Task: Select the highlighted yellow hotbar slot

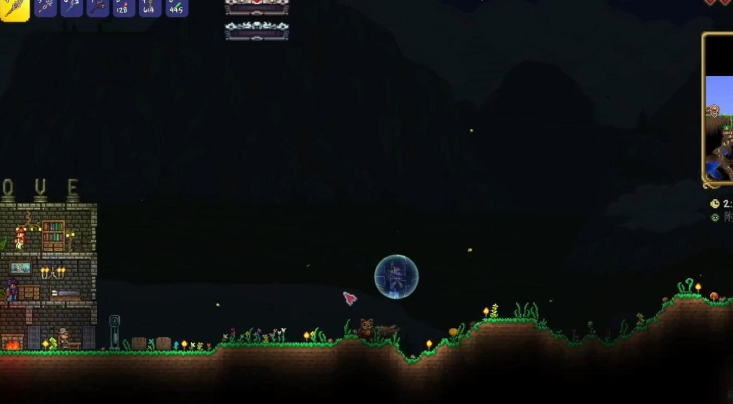Action: [14, 7]
